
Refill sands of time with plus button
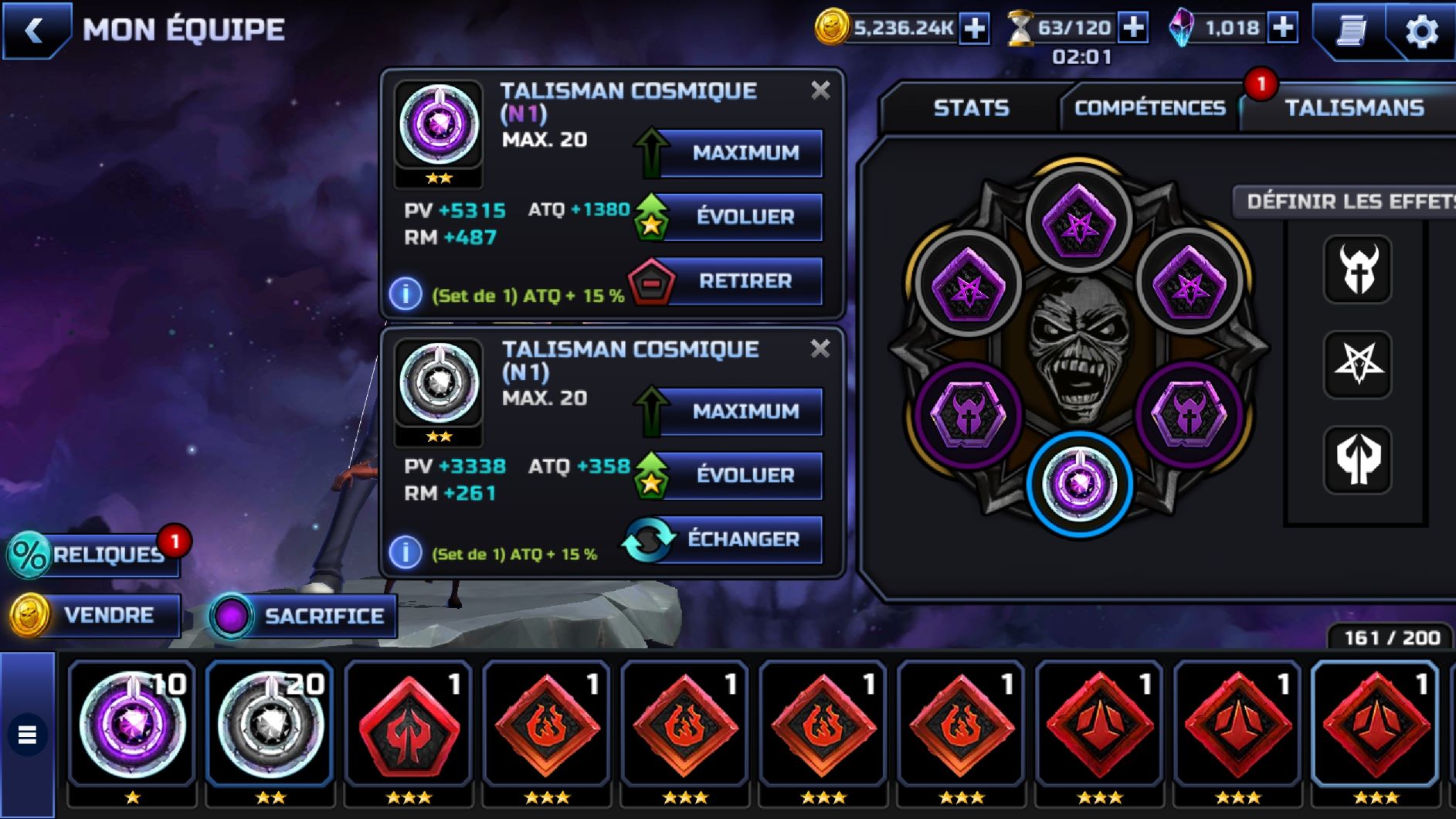click(1133, 29)
